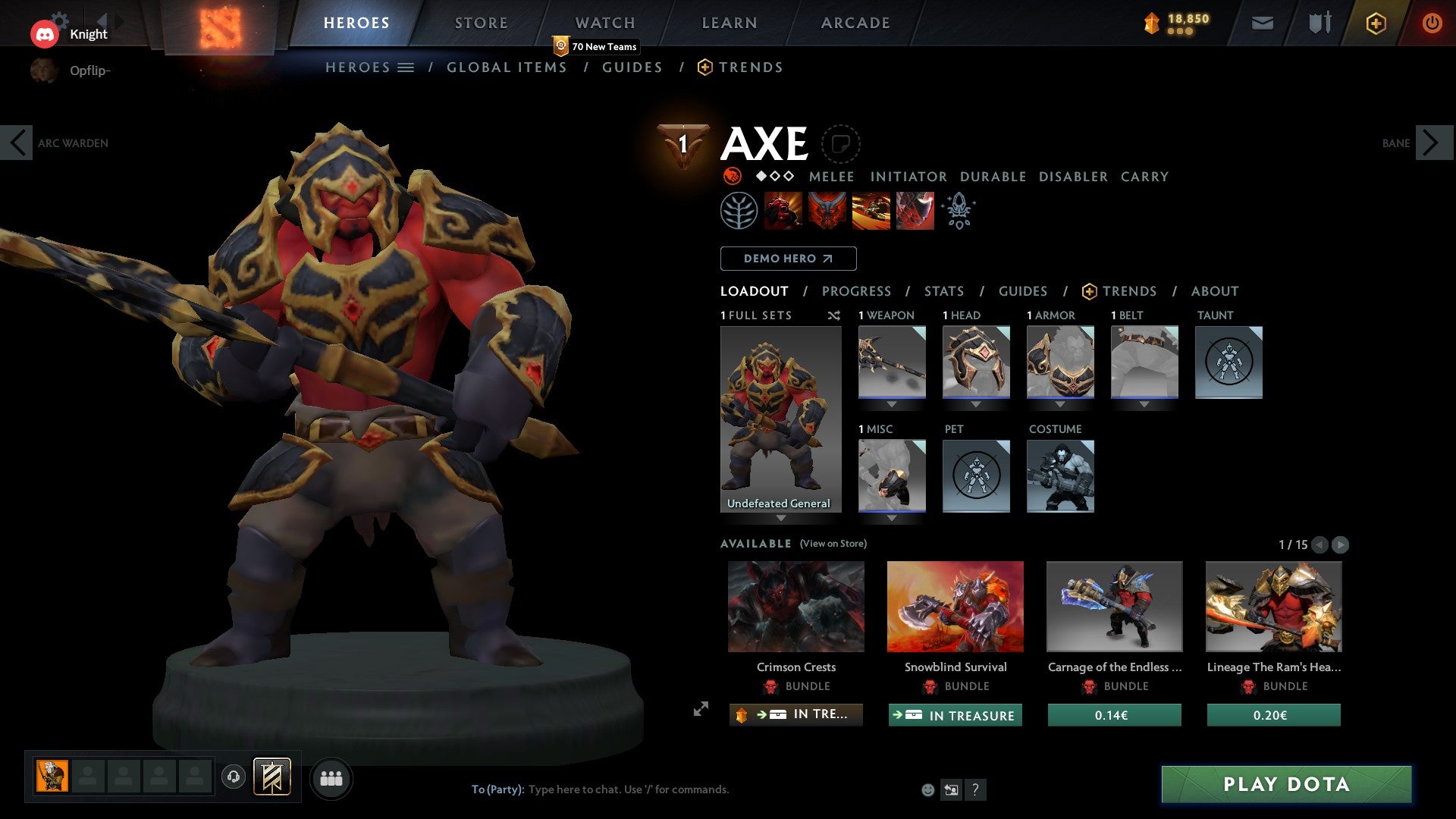The width and height of the screenshot is (1456, 819).
Task: Open the friends list icon at bottom
Action: pyautogui.click(x=332, y=777)
